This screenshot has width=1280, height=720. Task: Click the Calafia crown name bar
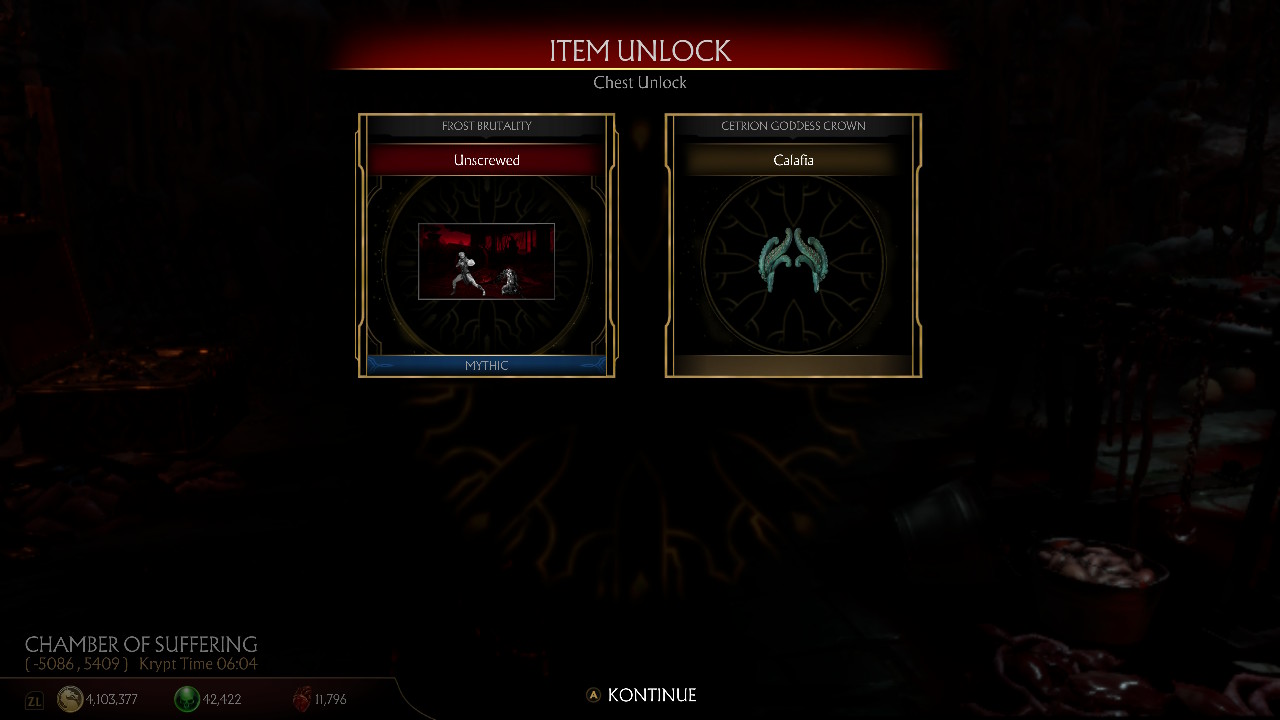(x=793, y=160)
